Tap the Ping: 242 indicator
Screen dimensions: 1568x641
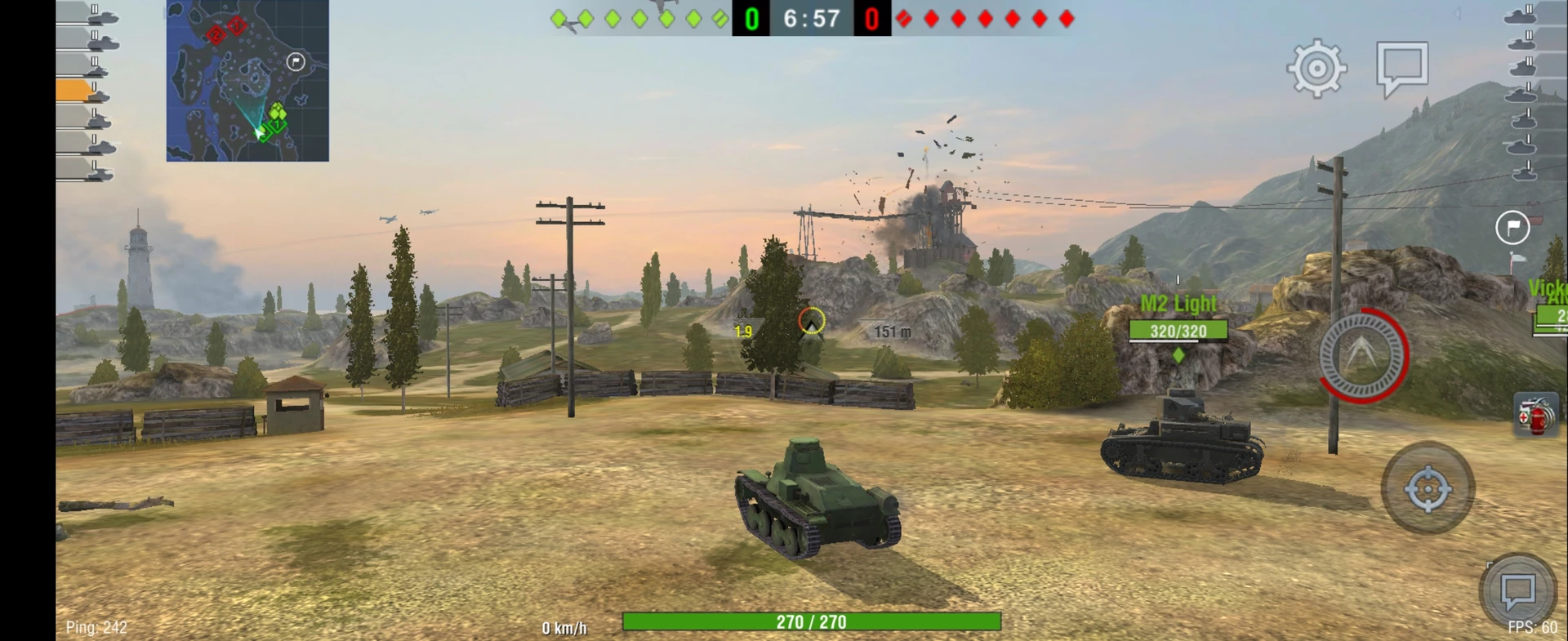click(x=96, y=627)
